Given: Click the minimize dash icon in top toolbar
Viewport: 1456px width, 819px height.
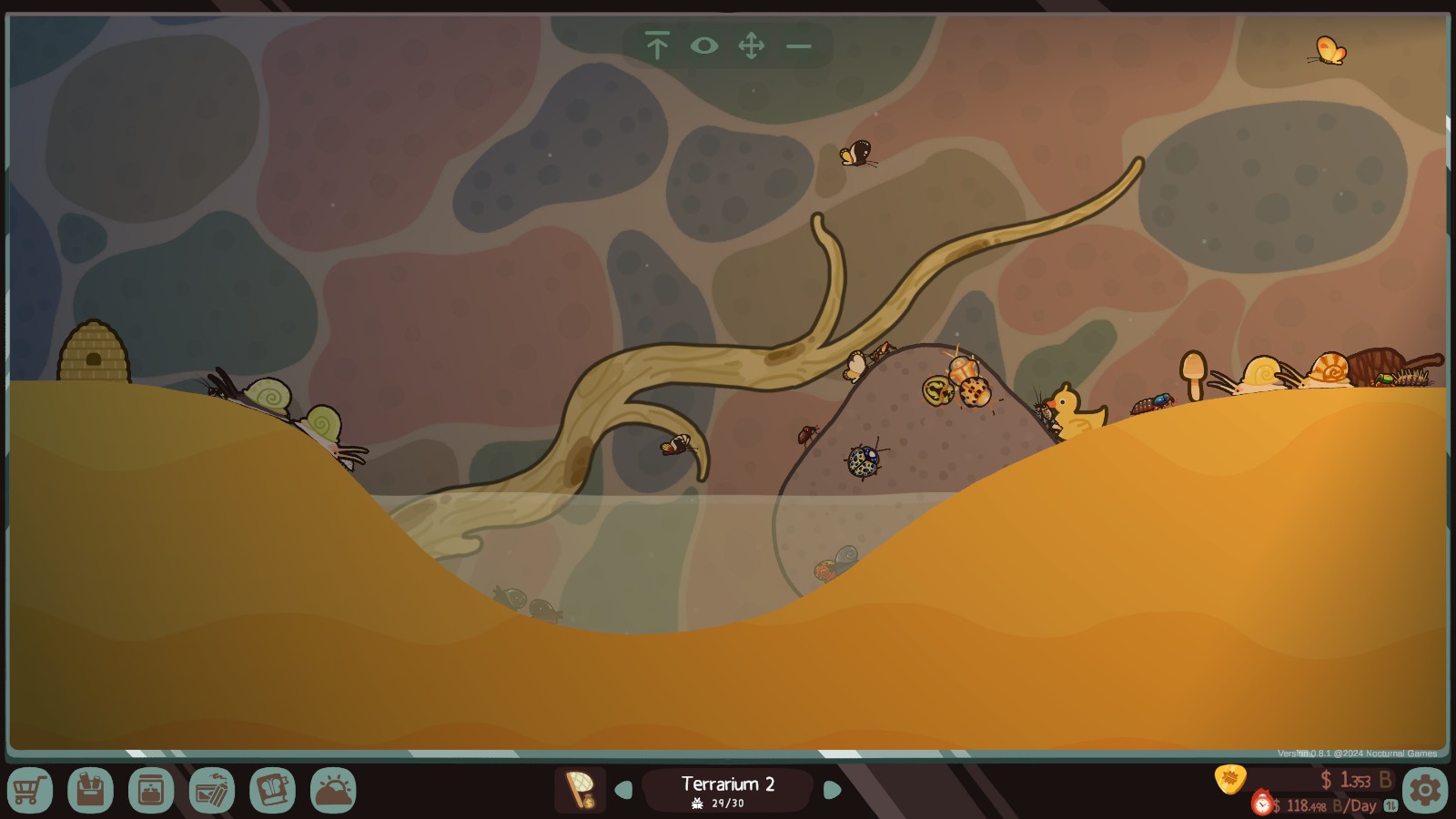Looking at the screenshot, I should click(x=799, y=45).
